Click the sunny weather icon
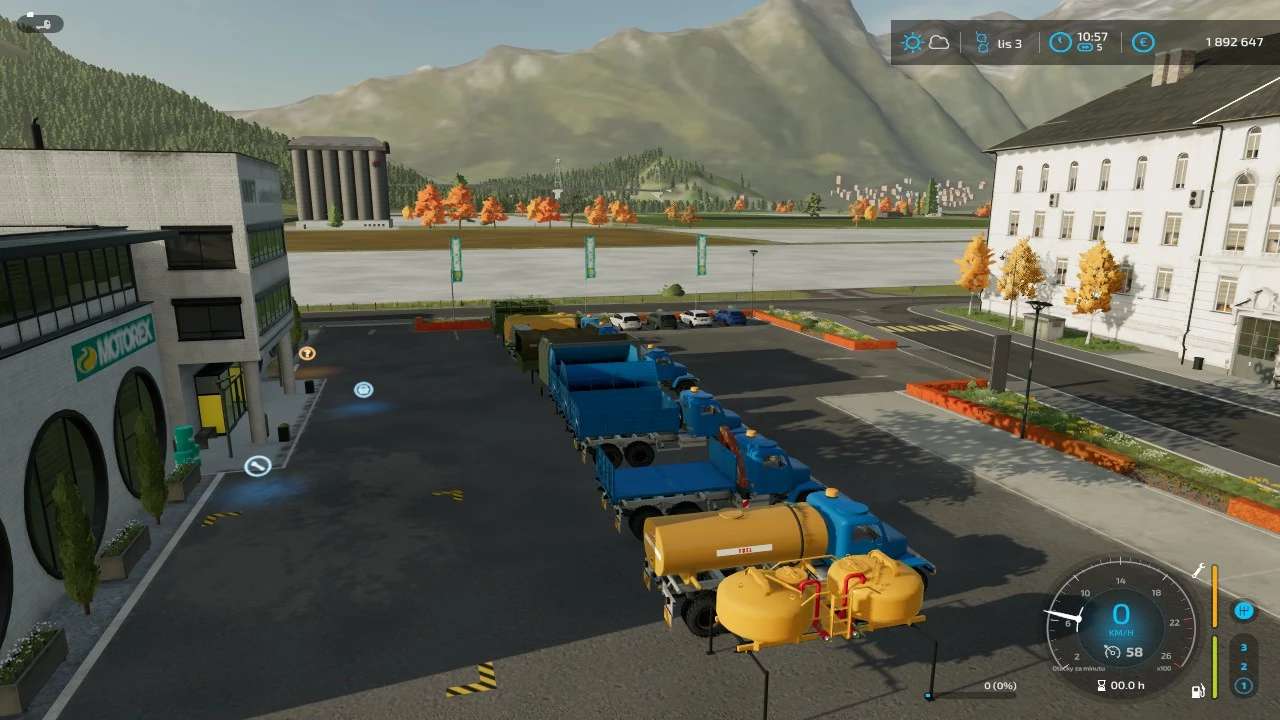Image resolution: width=1280 pixels, height=720 pixels. [x=912, y=43]
